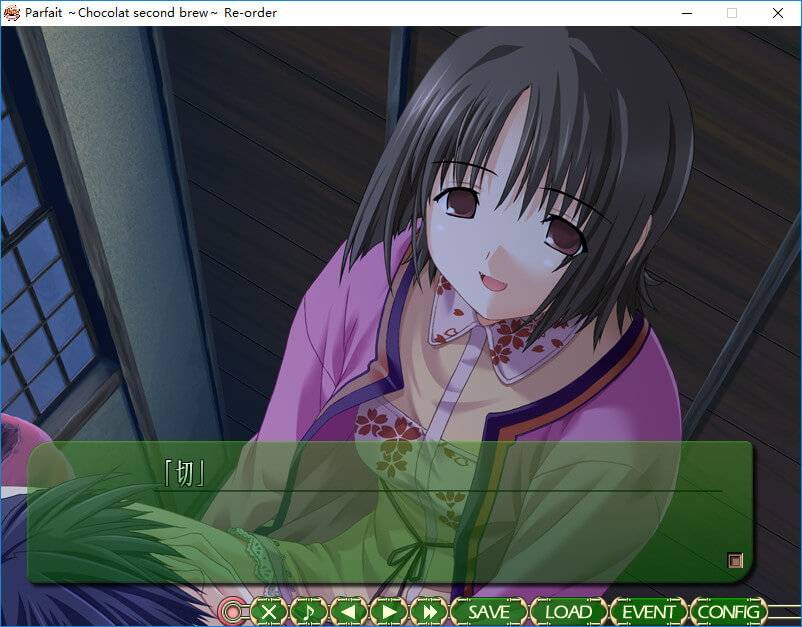This screenshot has height=627, width=802.
Task: Click the music note voice replay button
Action: (x=308, y=611)
